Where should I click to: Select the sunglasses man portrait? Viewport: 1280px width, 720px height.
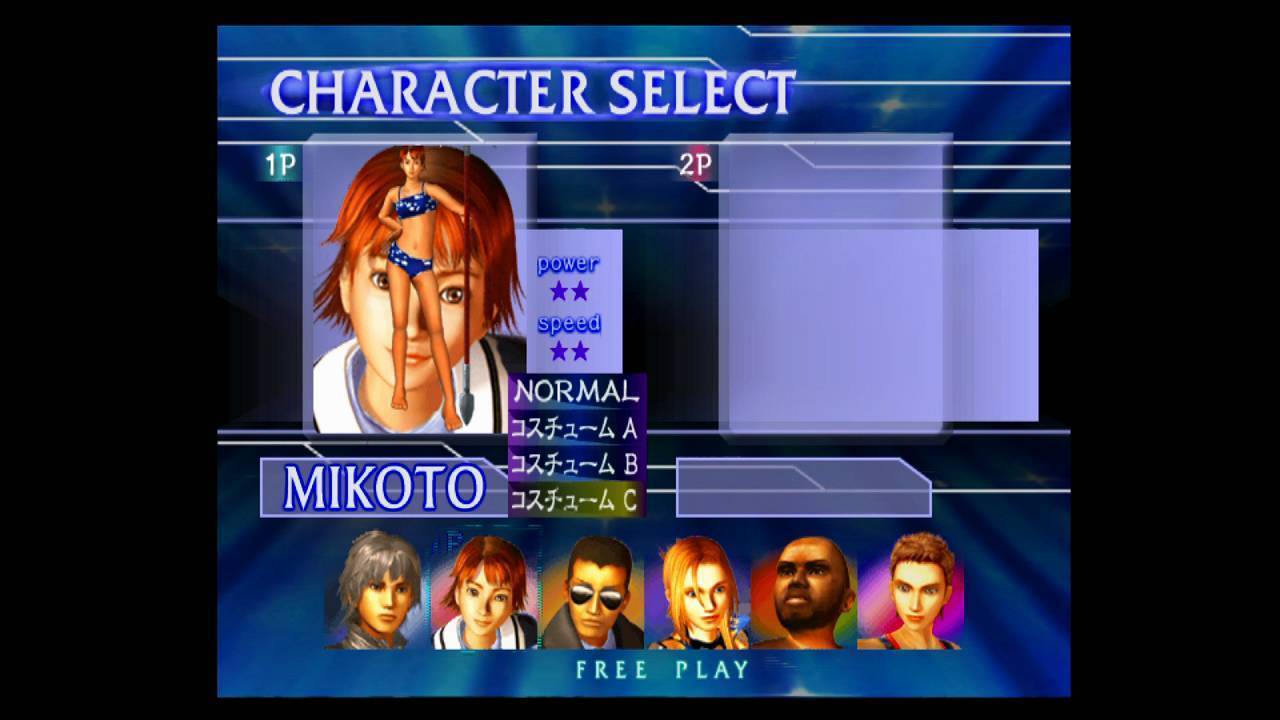click(592, 591)
